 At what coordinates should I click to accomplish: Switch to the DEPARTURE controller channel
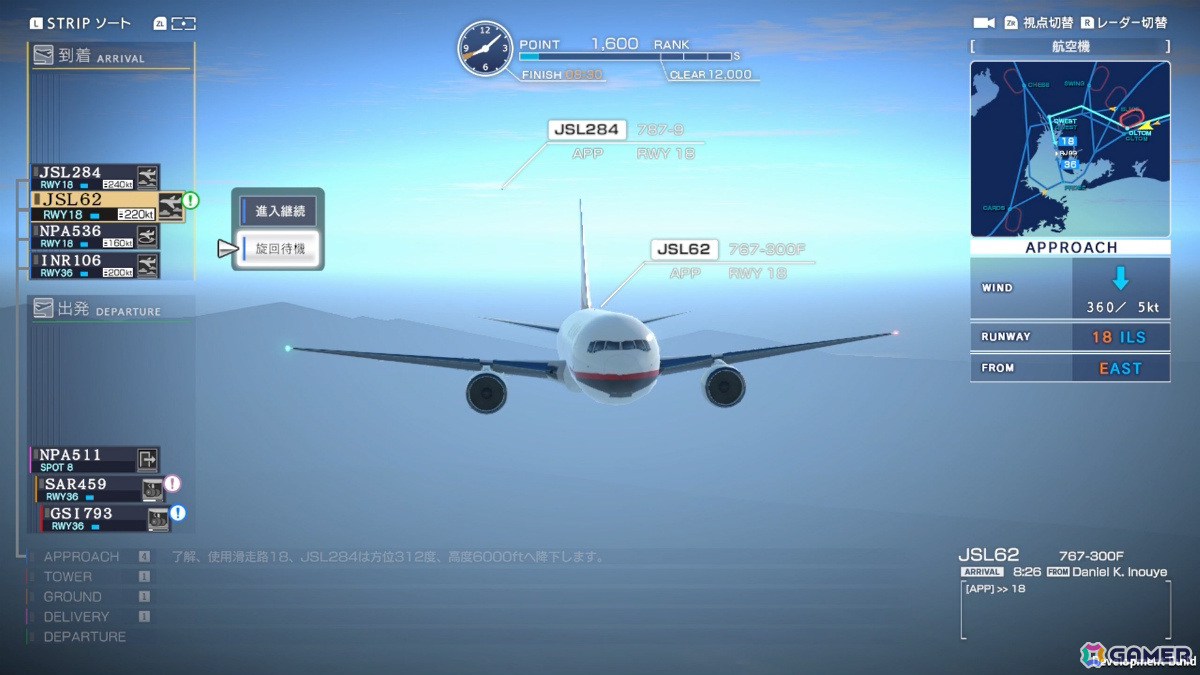pos(84,637)
